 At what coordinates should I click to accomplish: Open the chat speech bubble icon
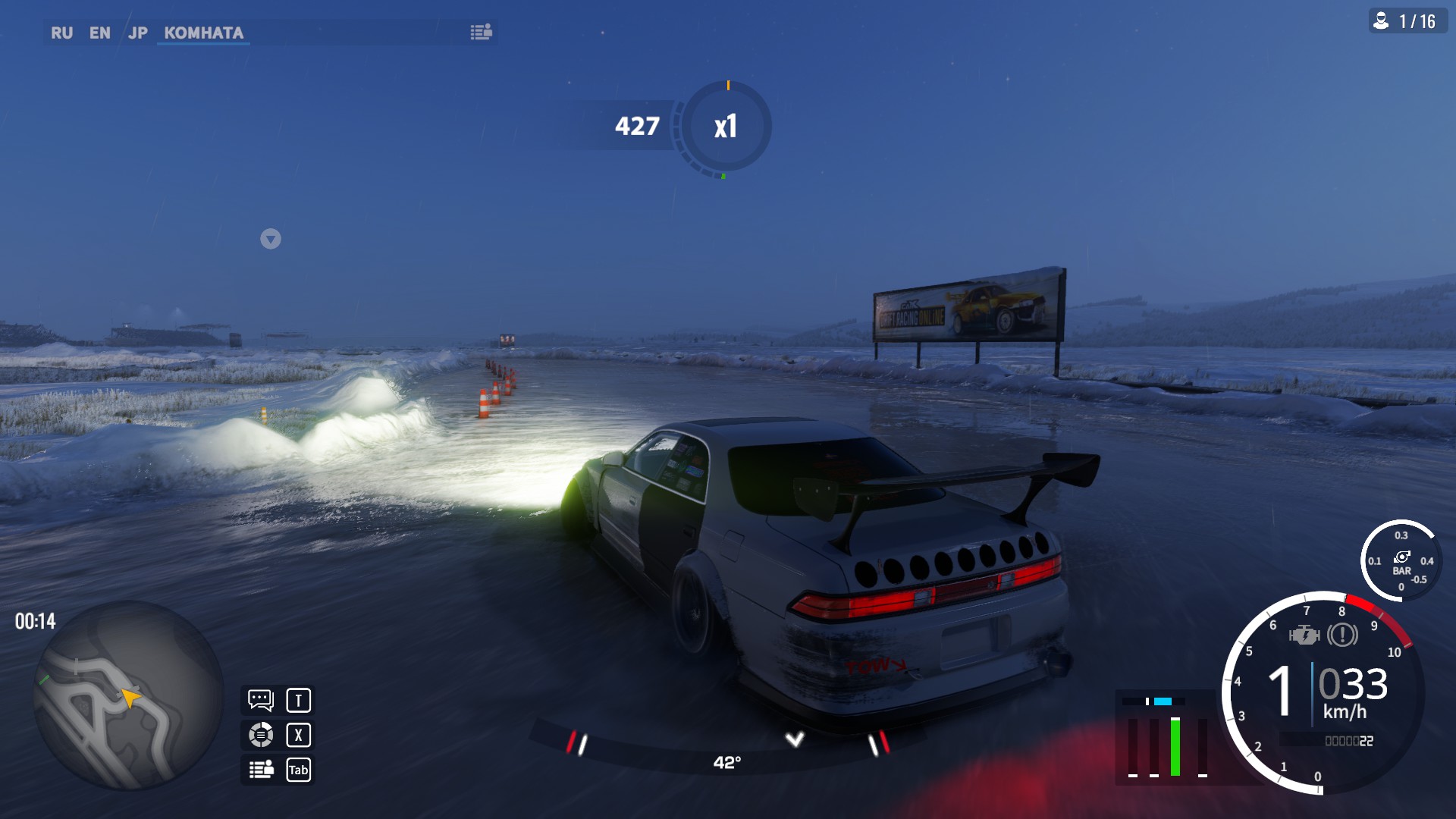pos(261,700)
